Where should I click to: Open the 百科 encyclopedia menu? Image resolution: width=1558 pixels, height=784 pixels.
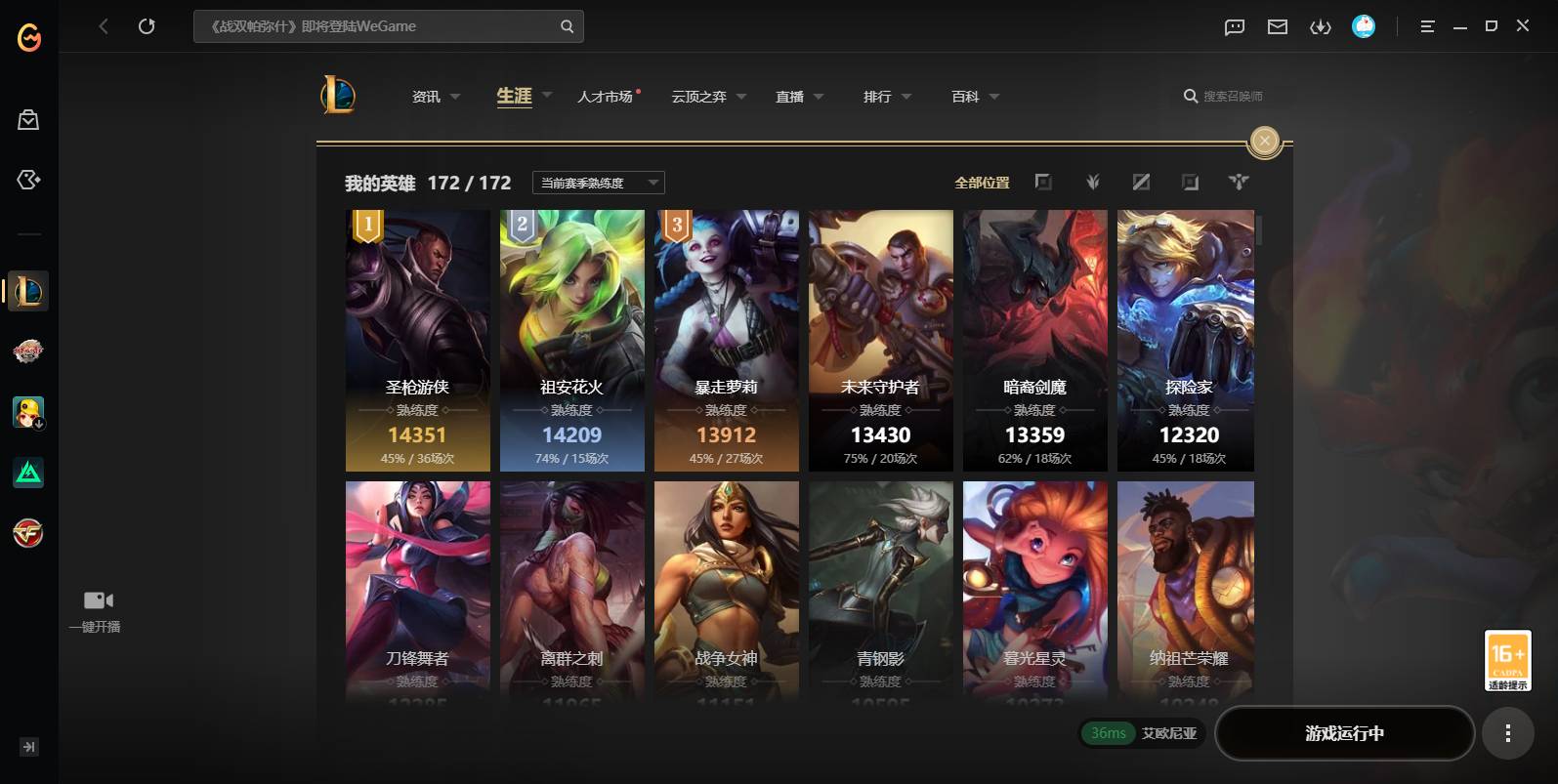(x=974, y=97)
